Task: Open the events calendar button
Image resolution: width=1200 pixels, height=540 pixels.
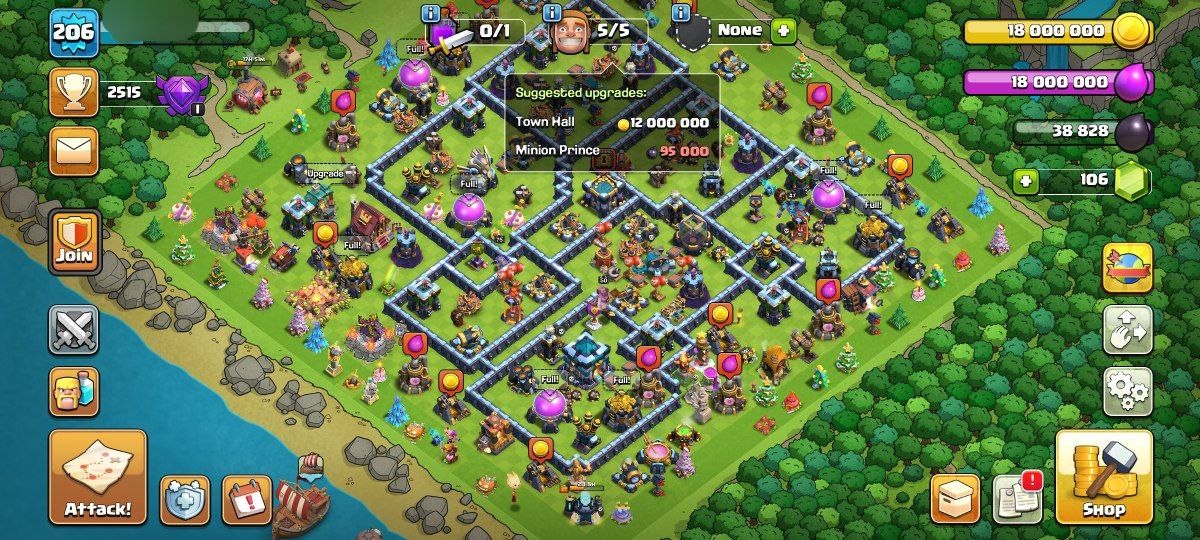Action: [x=246, y=498]
